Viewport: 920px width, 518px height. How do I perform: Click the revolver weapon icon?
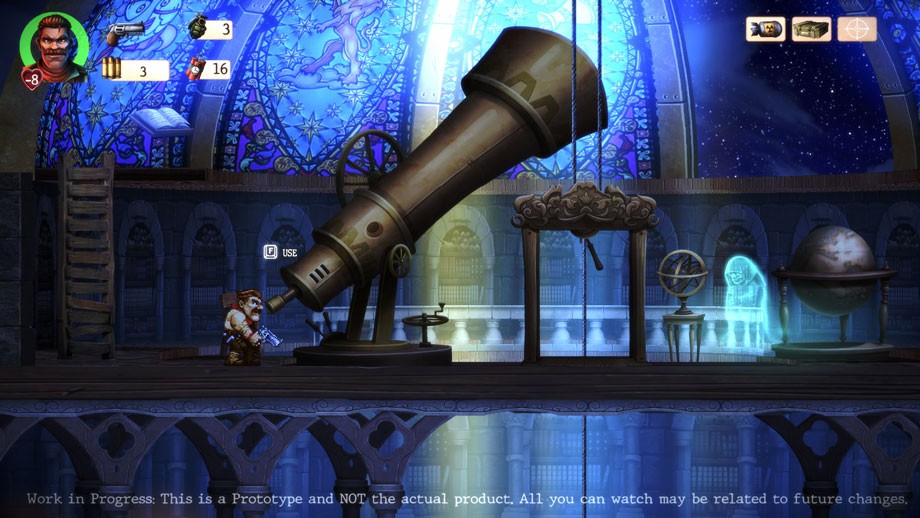(125, 31)
